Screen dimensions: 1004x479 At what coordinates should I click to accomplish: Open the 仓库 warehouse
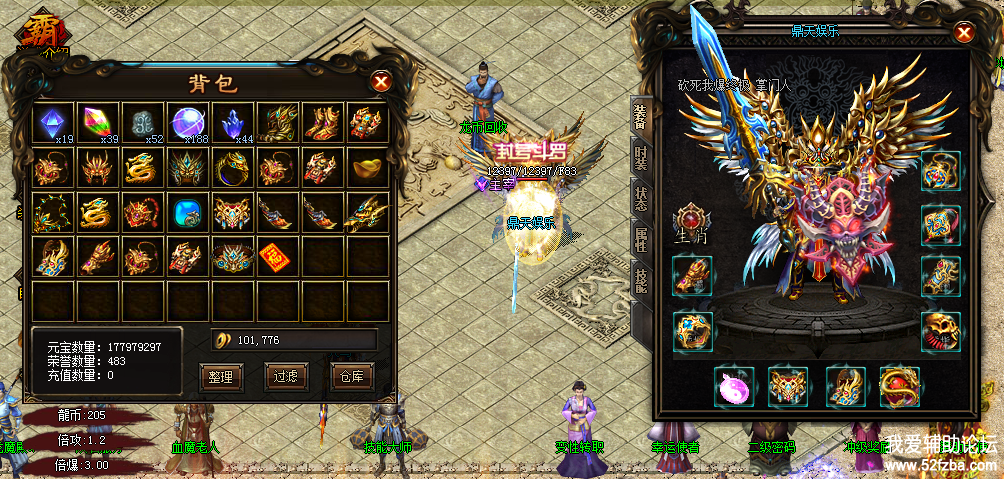(349, 376)
